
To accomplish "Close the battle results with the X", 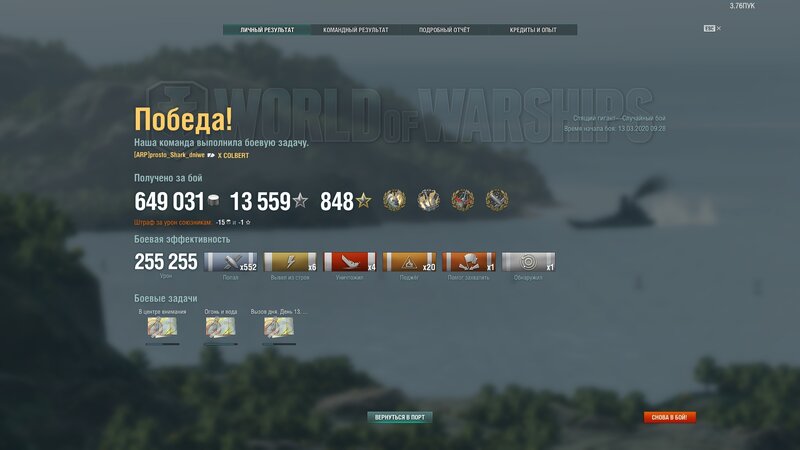I will [x=718, y=28].
